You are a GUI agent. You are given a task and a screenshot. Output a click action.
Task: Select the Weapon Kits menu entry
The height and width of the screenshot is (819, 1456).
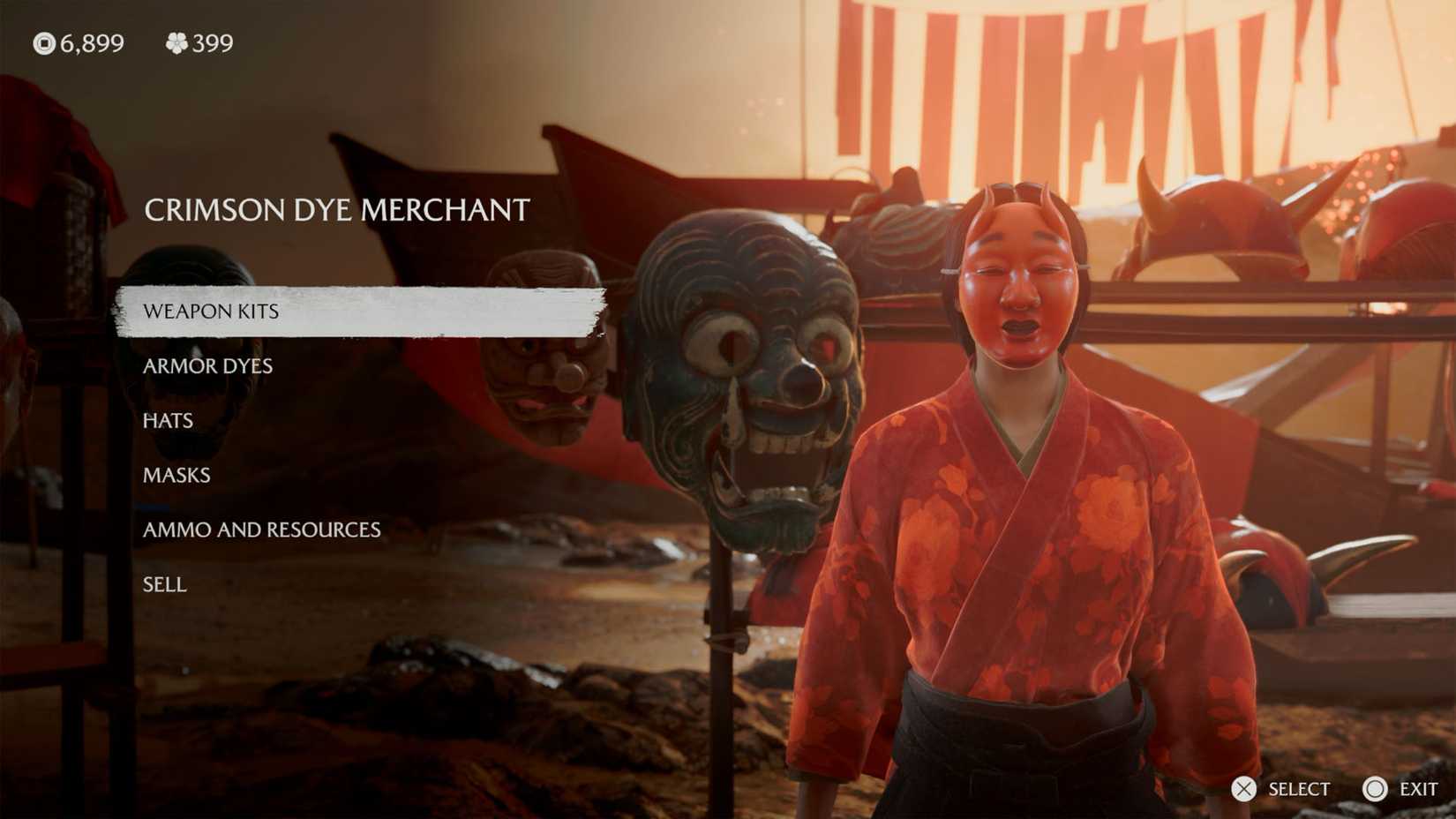point(212,312)
